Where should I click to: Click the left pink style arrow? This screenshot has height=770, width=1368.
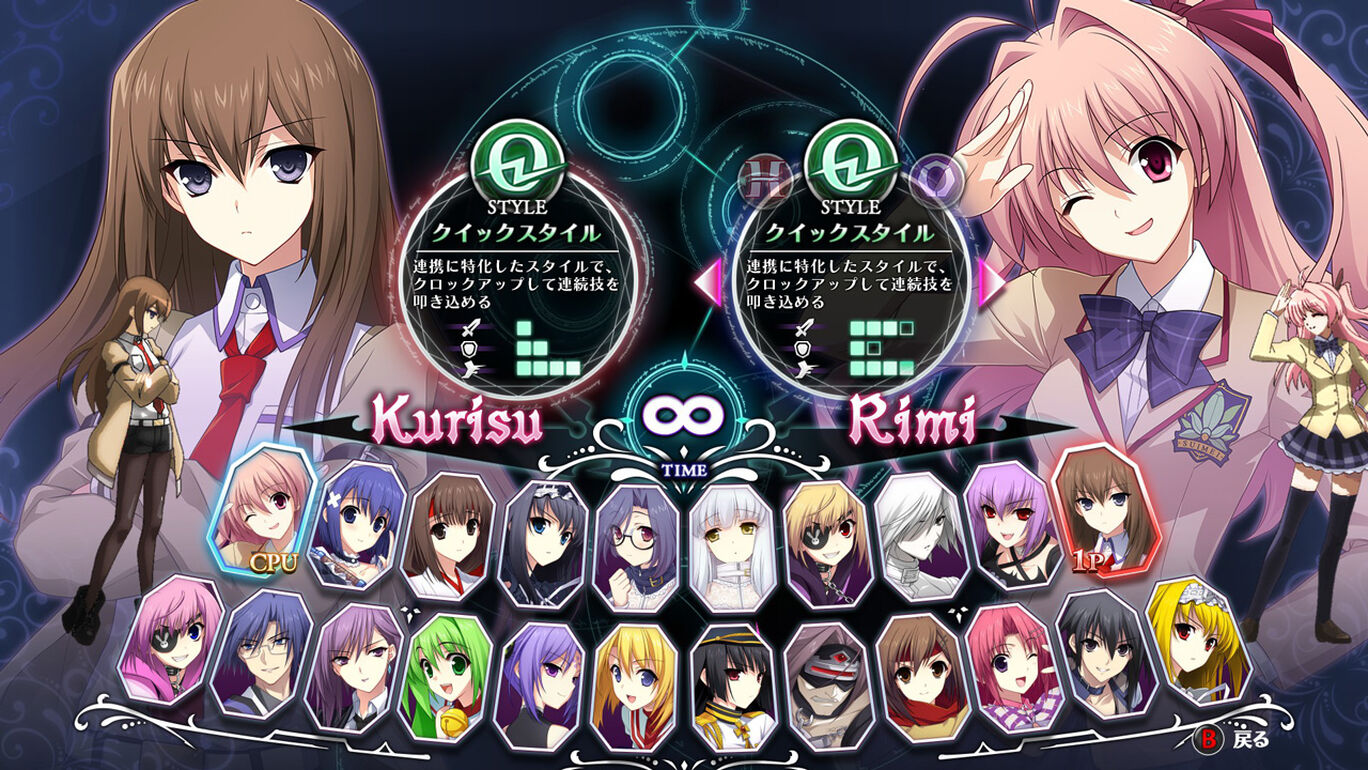tap(707, 281)
